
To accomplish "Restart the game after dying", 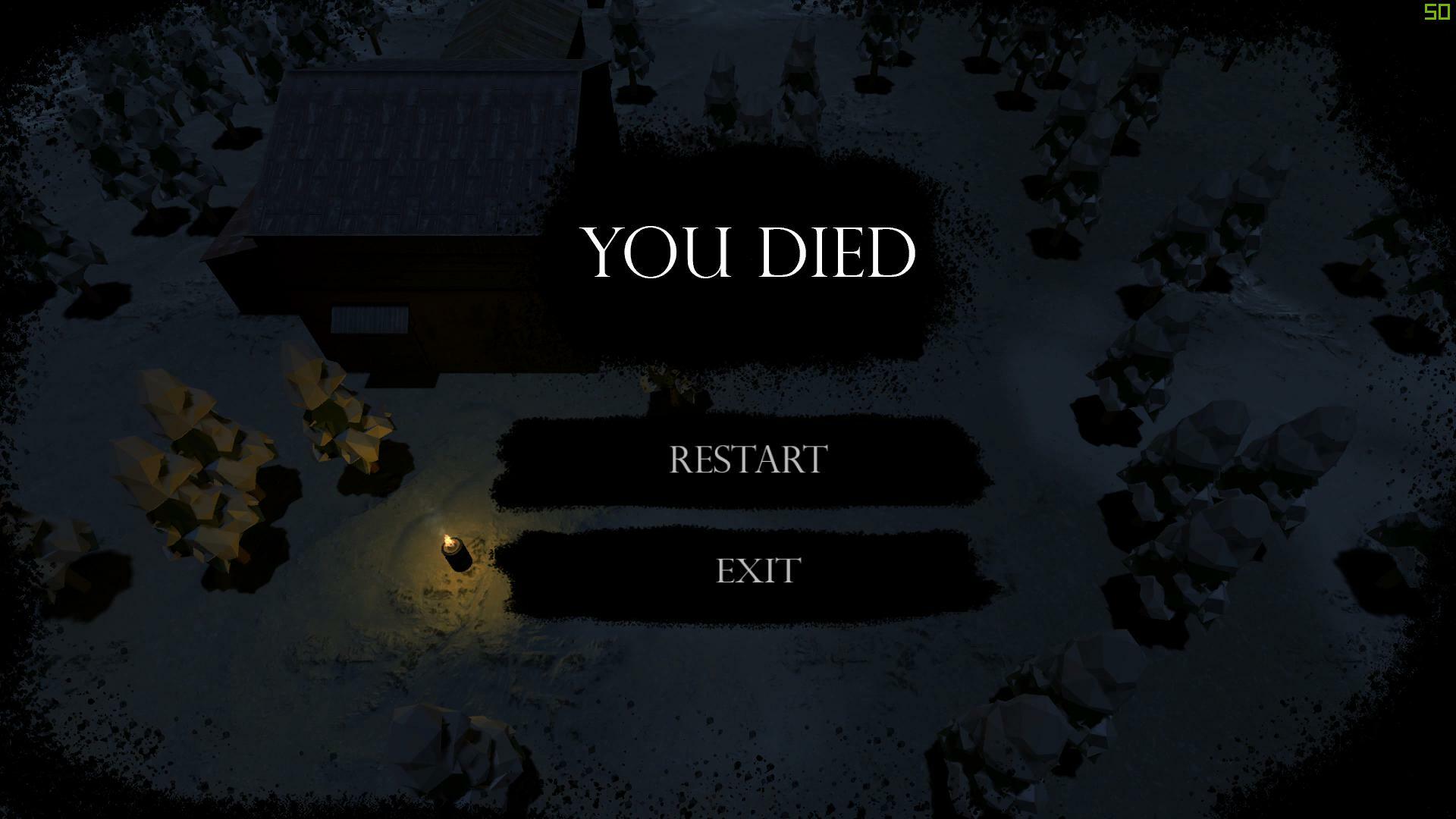I will (748, 460).
